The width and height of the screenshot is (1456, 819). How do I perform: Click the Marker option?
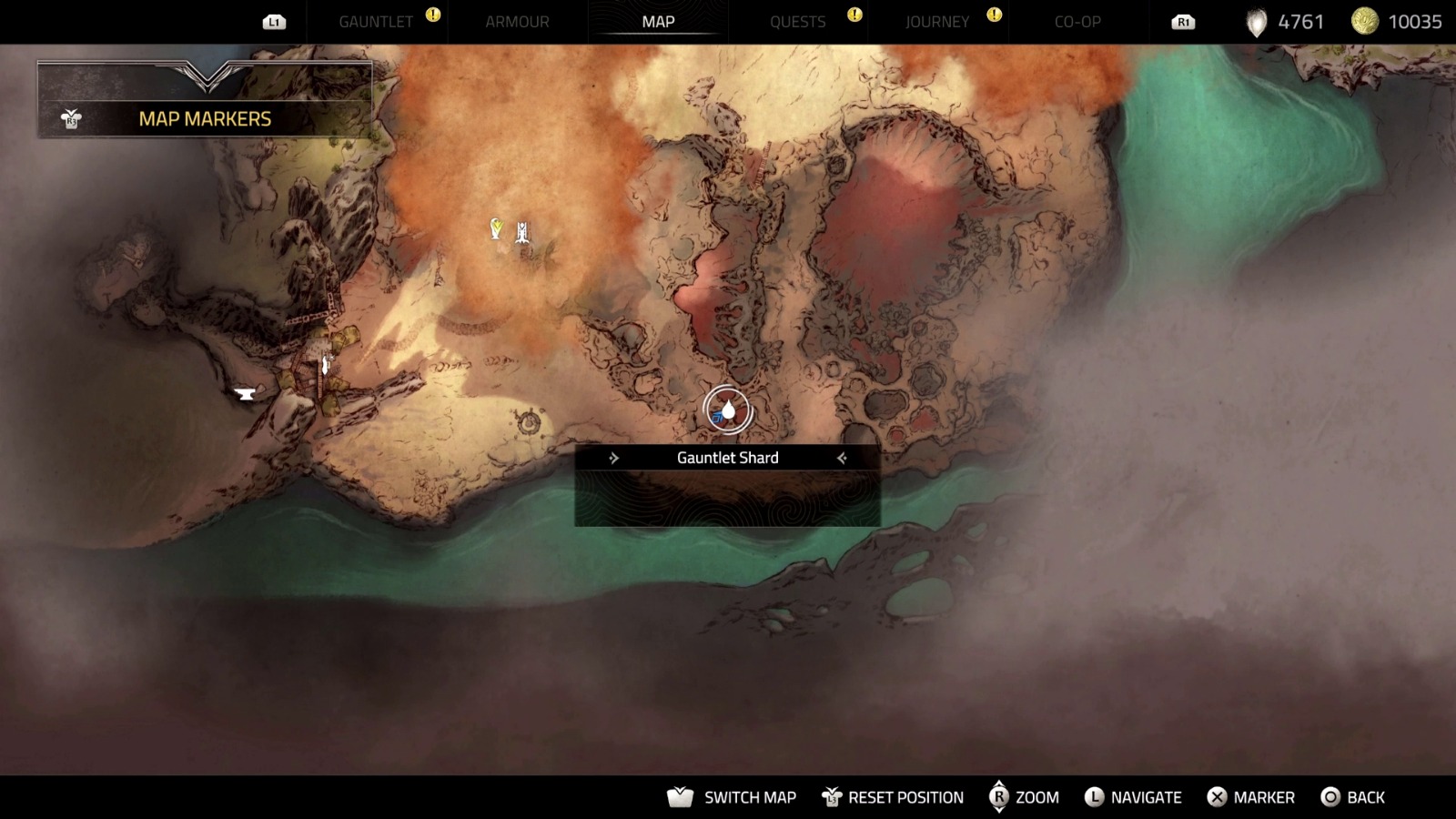(1250, 797)
